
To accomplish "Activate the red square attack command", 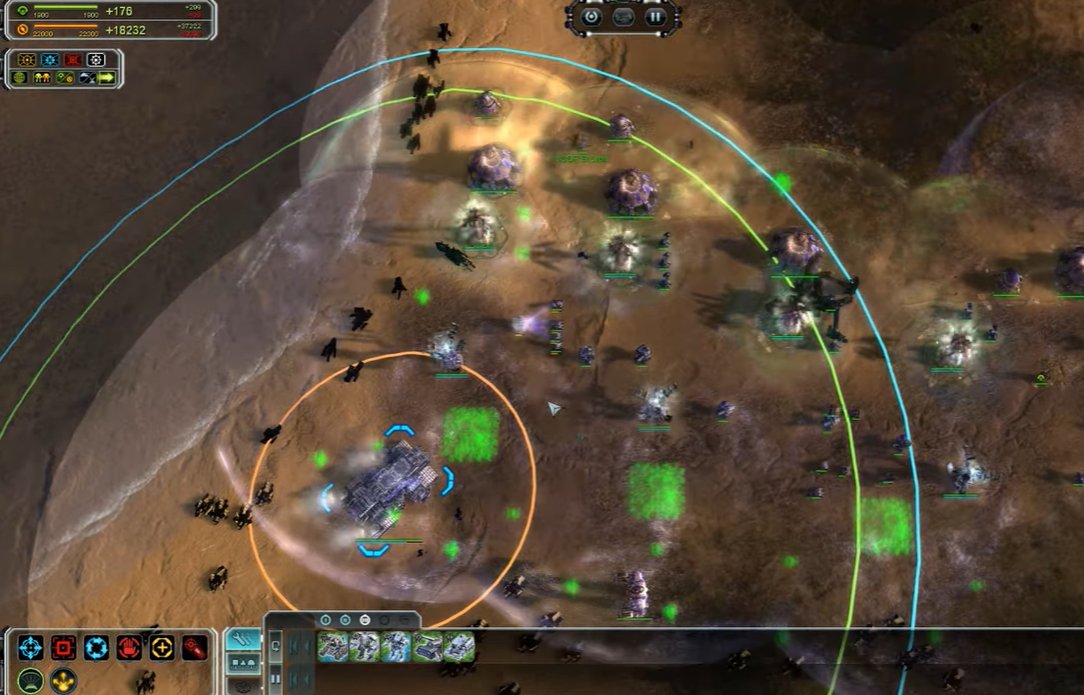I will click(64, 647).
